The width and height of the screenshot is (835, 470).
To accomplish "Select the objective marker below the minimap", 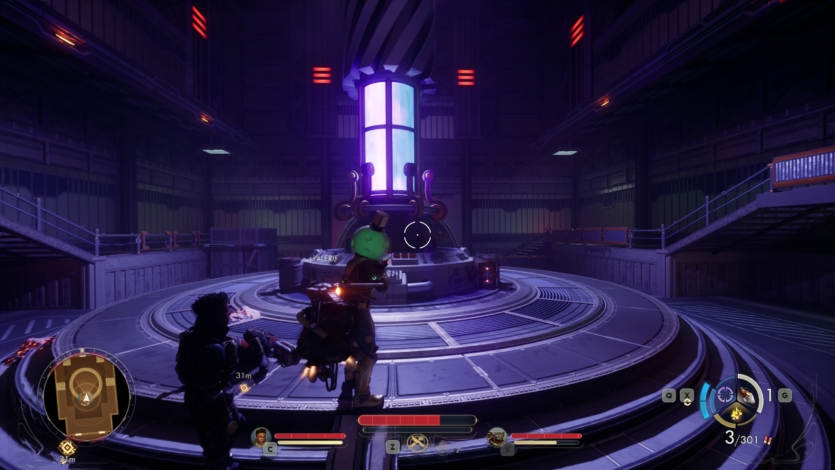I will [67, 448].
